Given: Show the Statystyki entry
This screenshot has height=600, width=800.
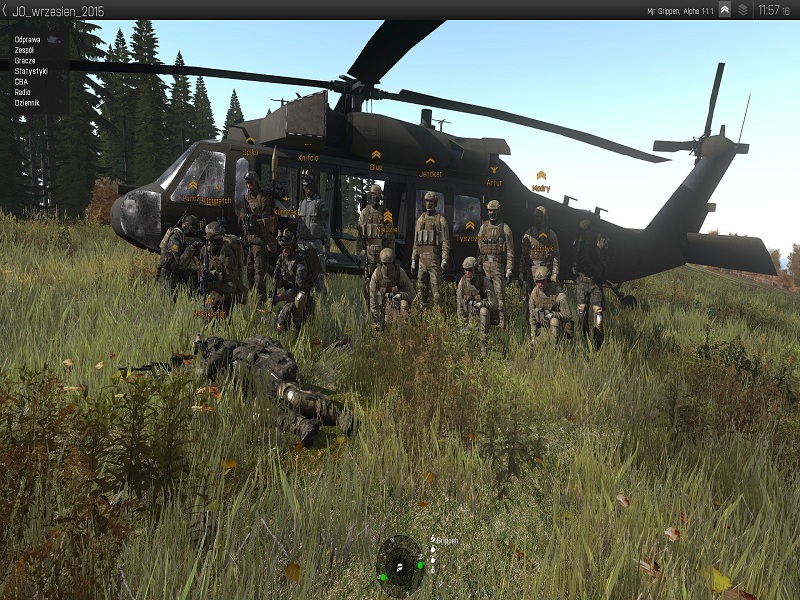Looking at the screenshot, I should [x=31, y=71].
